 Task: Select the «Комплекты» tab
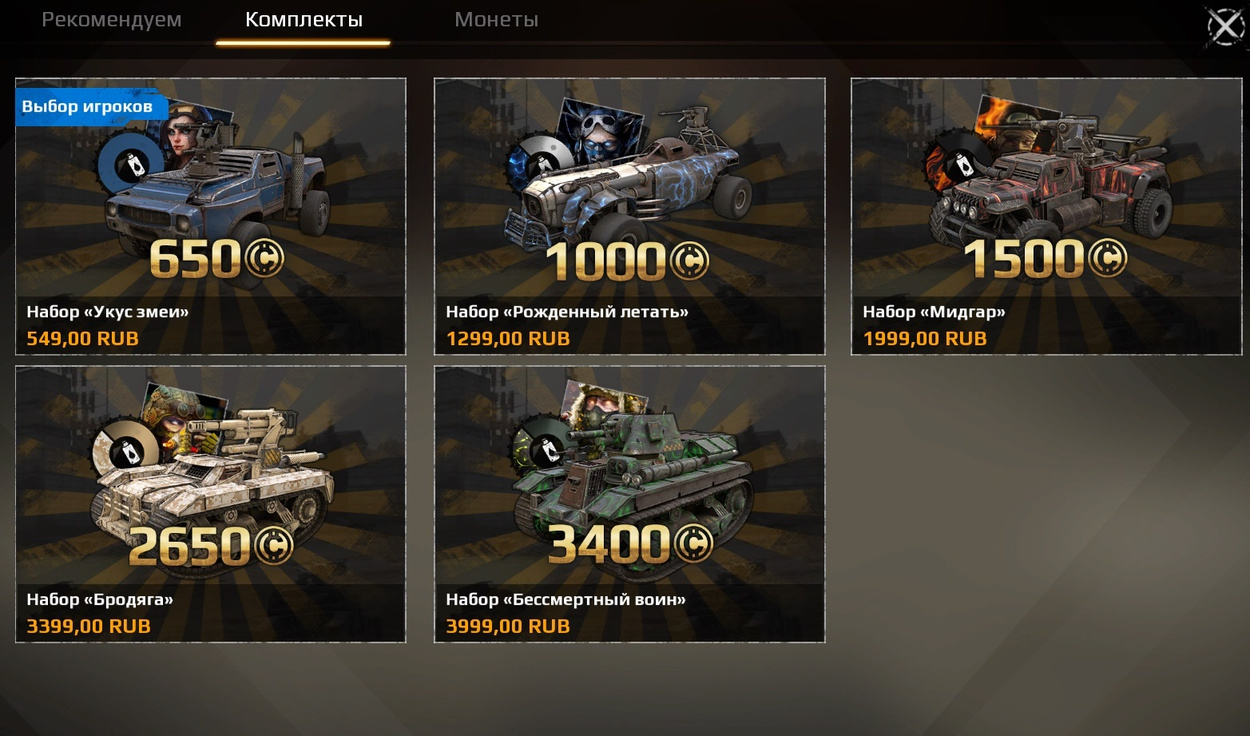[x=303, y=20]
